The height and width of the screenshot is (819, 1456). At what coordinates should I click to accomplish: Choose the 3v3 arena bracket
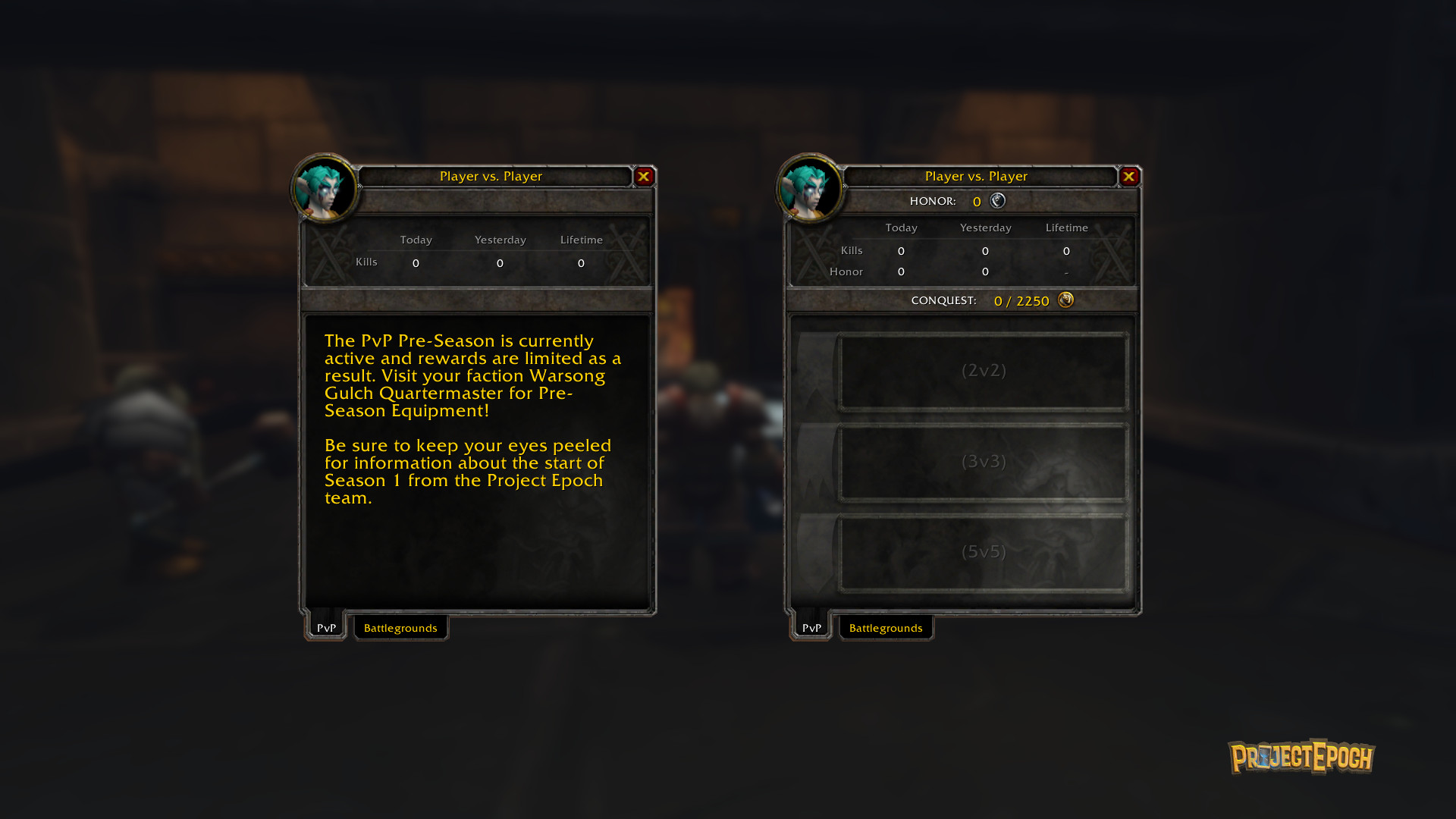[x=984, y=462]
